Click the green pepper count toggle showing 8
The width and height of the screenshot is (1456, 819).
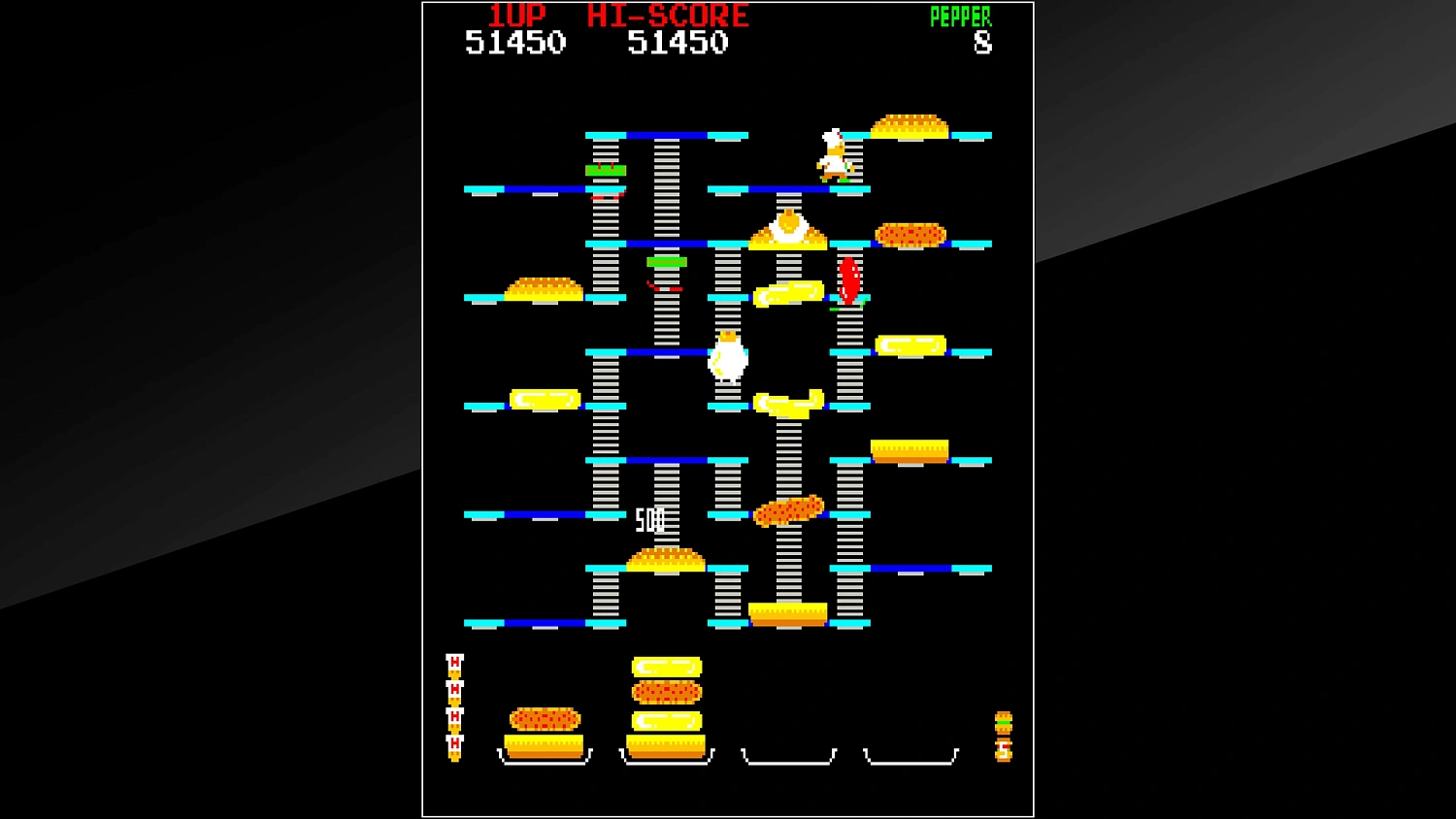pyautogui.click(x=983, y=44)
